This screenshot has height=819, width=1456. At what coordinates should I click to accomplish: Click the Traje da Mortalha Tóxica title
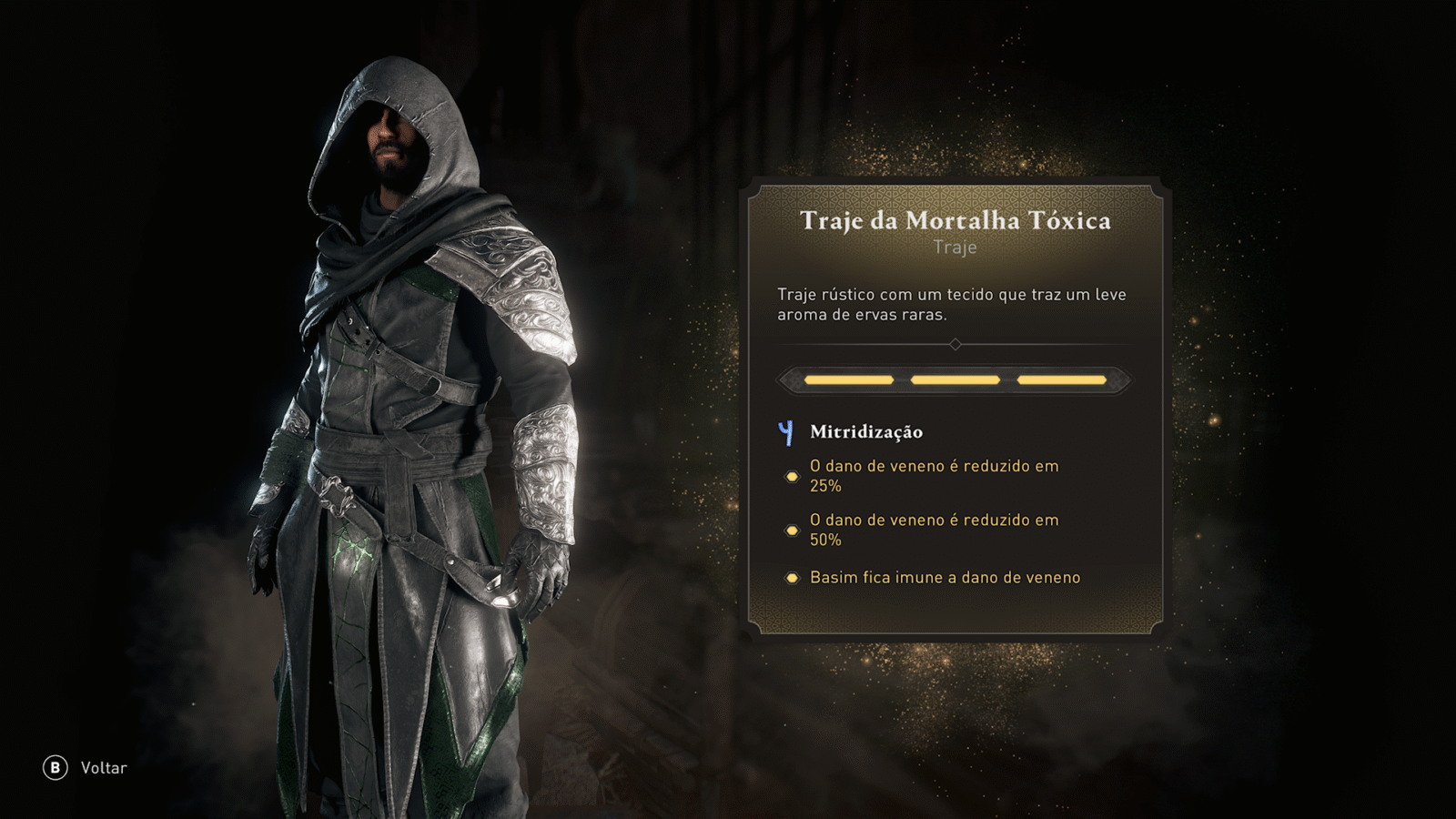pos(955,220)
